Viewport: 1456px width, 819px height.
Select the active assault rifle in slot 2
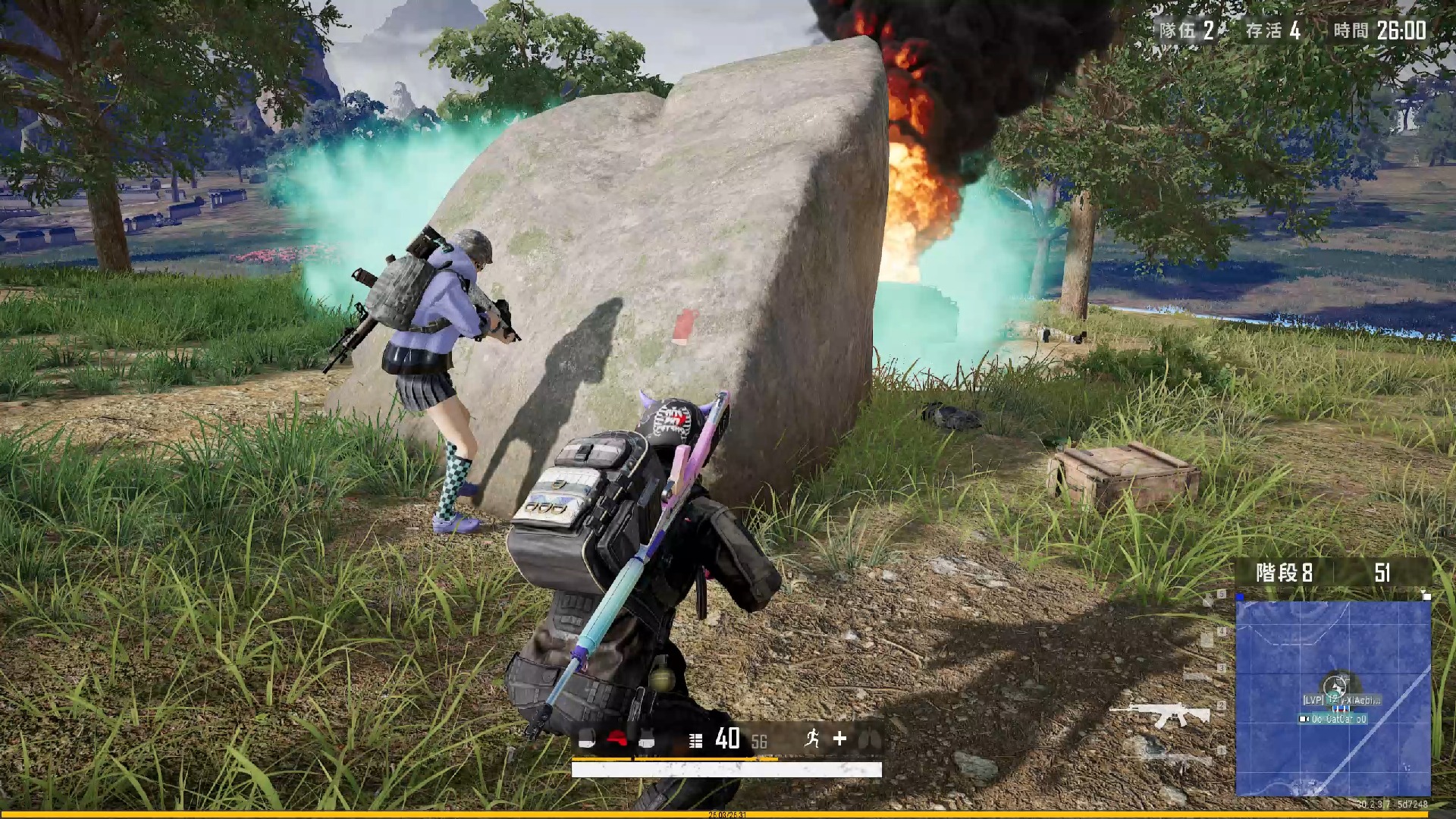pyautogui.click(x=1159, y=714)
